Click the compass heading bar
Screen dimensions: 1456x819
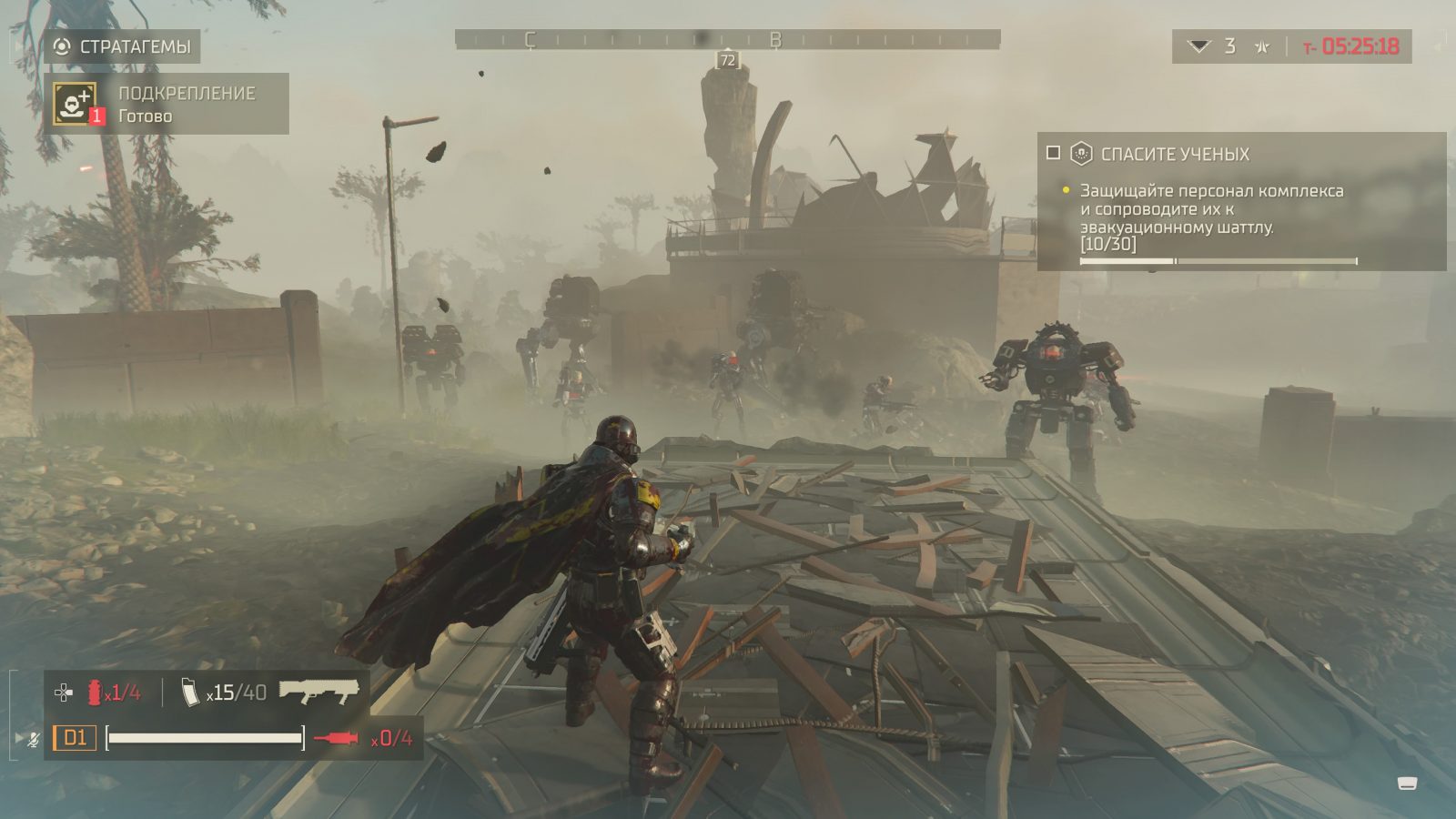[x=727, y=39]
